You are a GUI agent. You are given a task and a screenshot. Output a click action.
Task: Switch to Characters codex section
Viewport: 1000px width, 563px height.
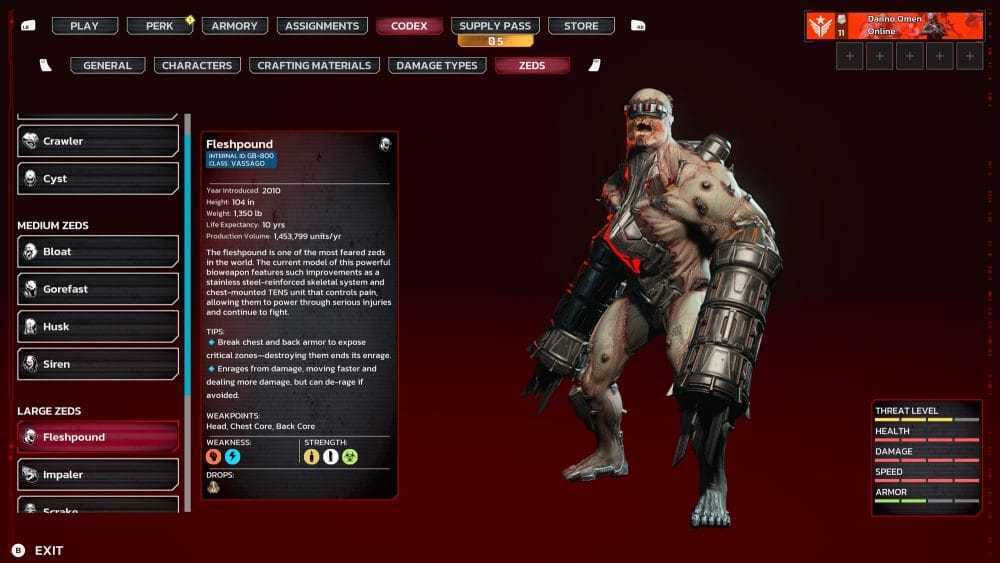[197, 66]
